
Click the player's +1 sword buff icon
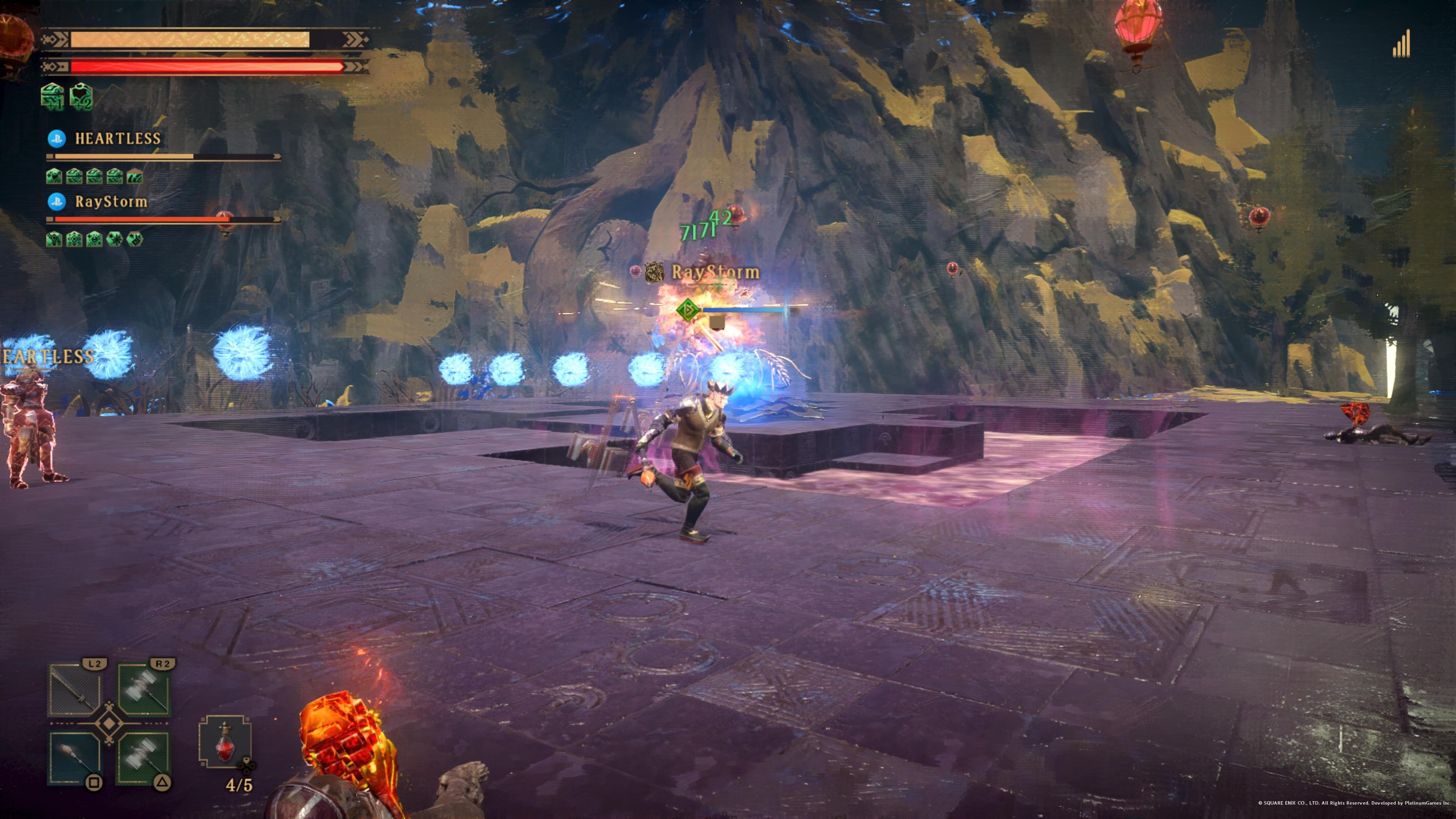[x=52, y=96]
